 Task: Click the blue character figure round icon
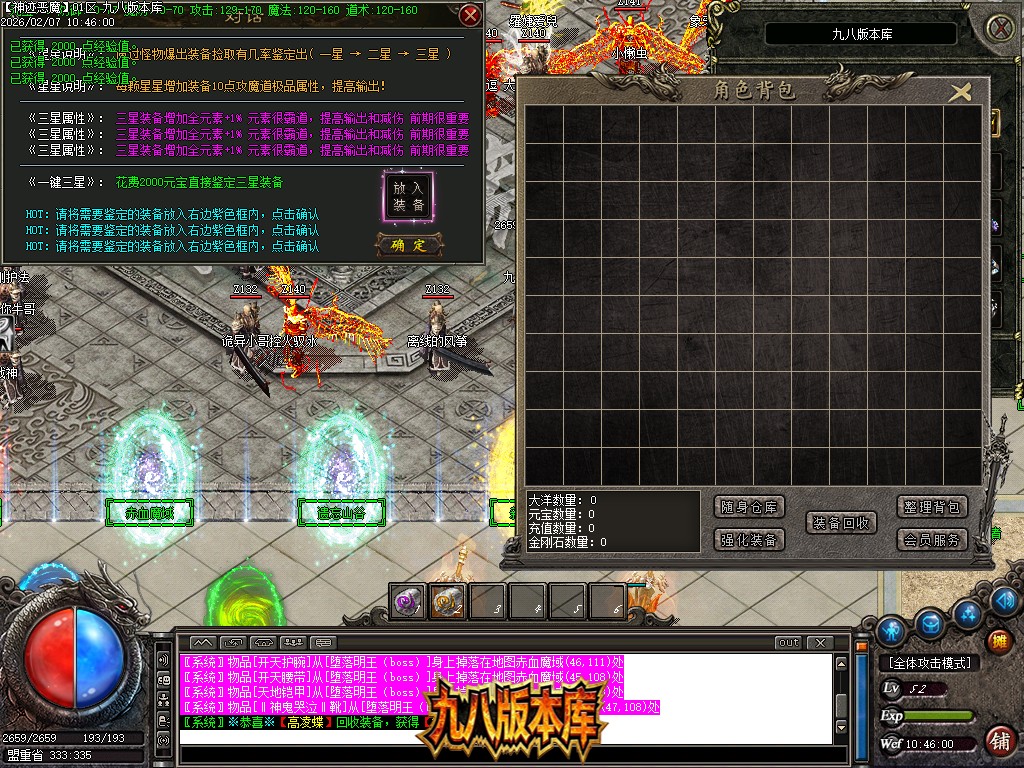892,630
